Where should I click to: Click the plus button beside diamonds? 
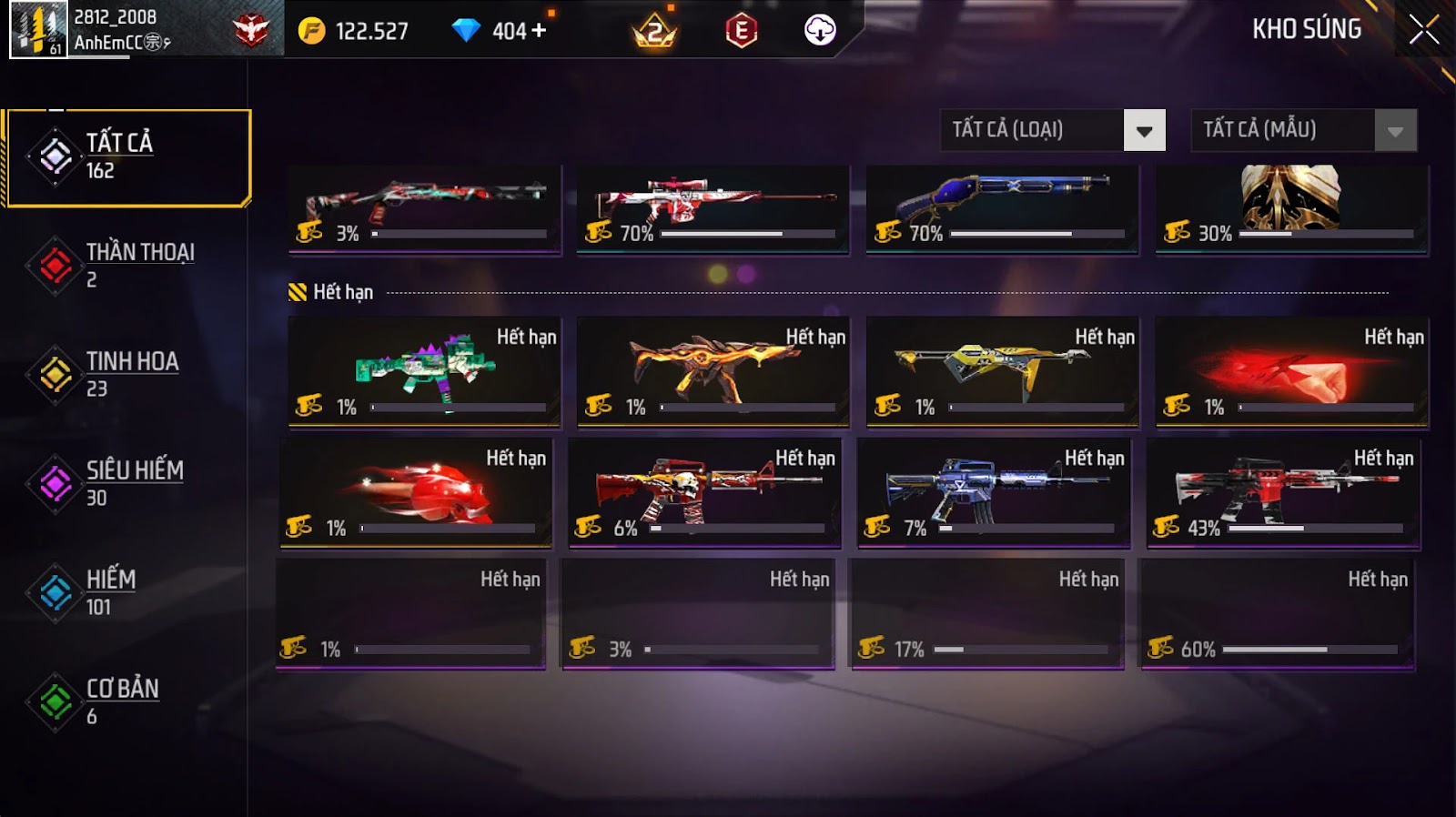tap(539, 30)
